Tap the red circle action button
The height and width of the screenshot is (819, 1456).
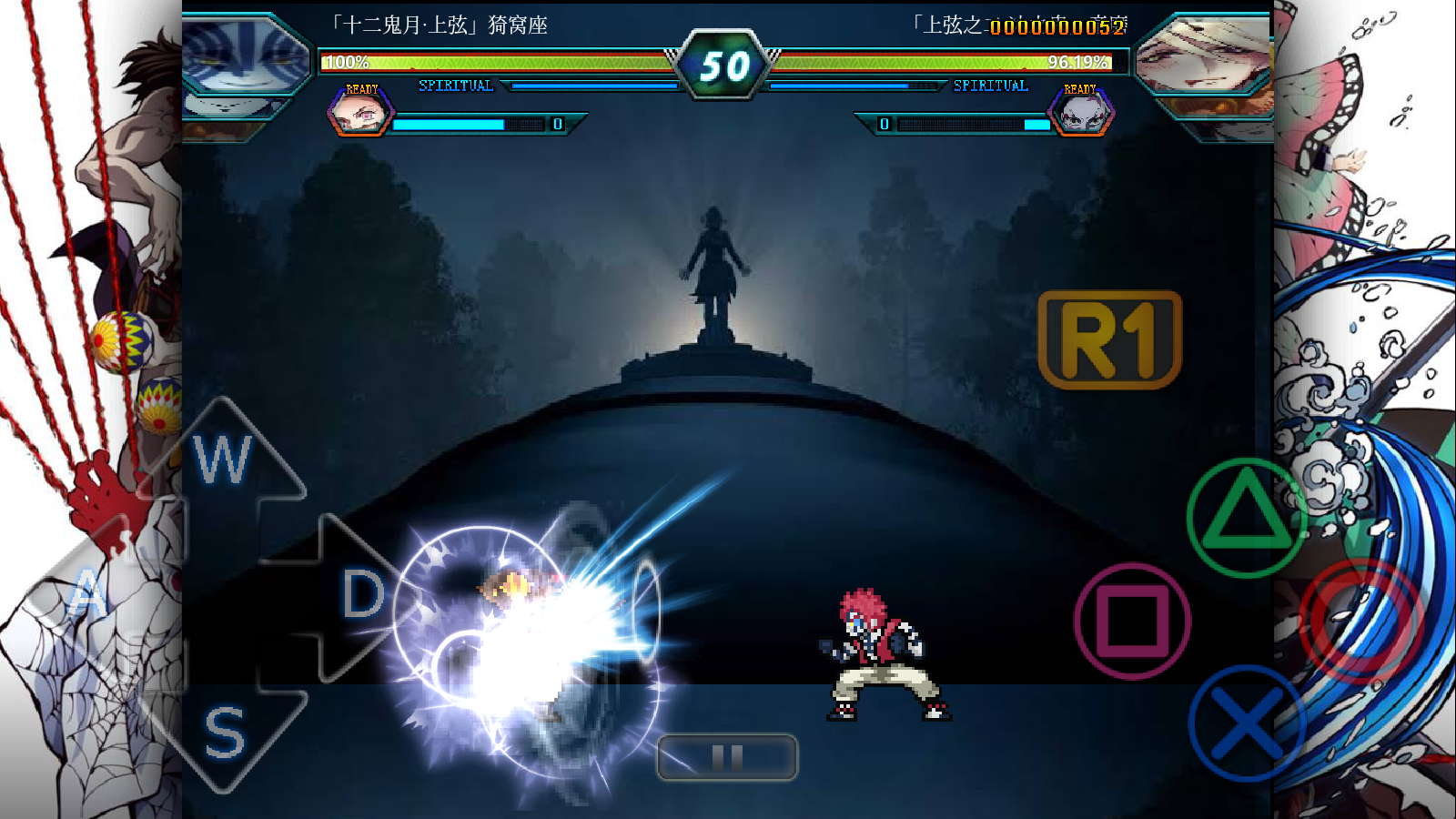[1359, 621]
